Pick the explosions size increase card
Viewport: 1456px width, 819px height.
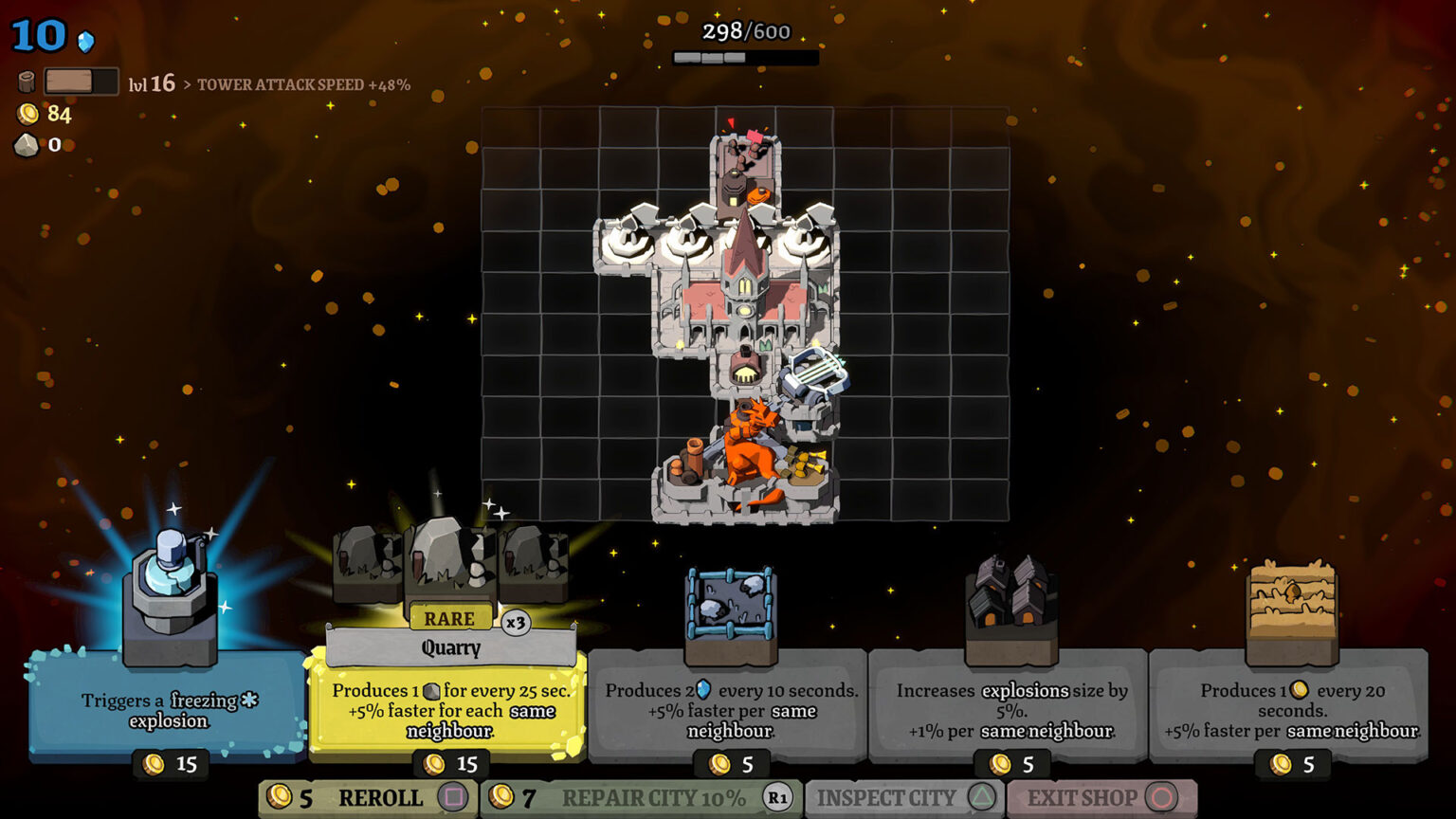(x=1010, y=711)
